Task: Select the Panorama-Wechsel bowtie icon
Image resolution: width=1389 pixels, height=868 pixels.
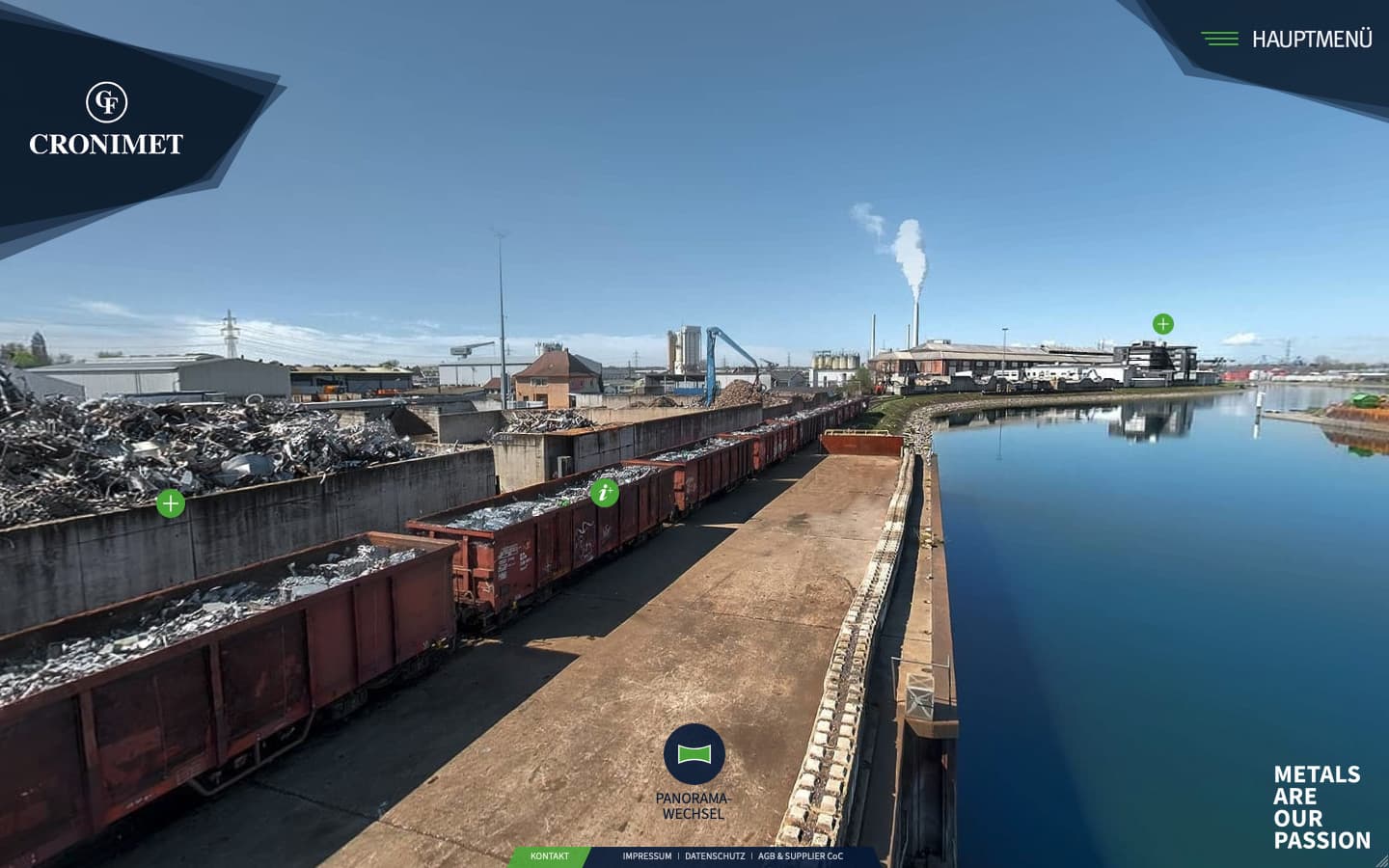Action: [694, 754]
